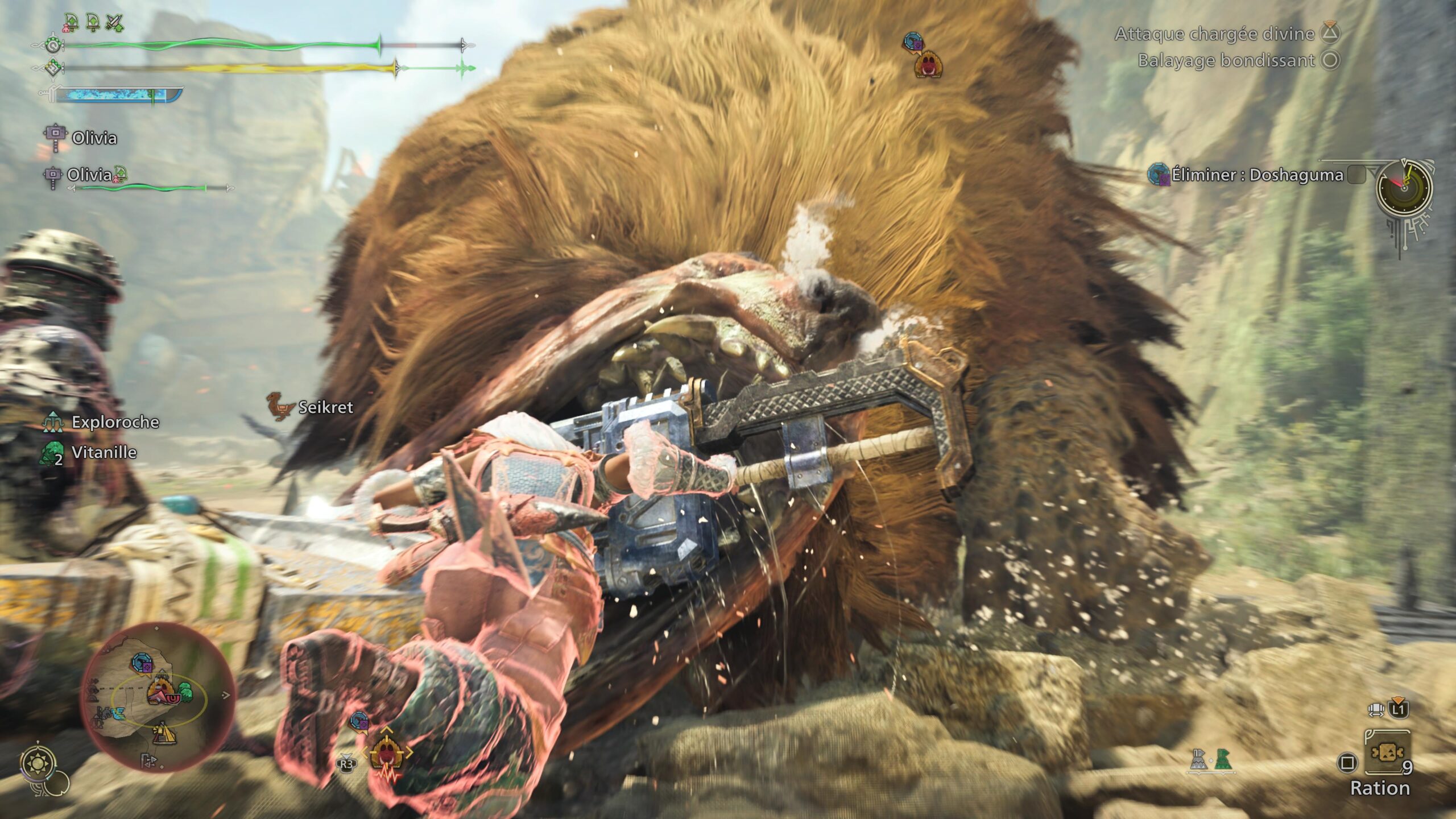Click the Éliminer : Doshaguma quest objective
This screenshot has height=819, width=1456.
1257,175
